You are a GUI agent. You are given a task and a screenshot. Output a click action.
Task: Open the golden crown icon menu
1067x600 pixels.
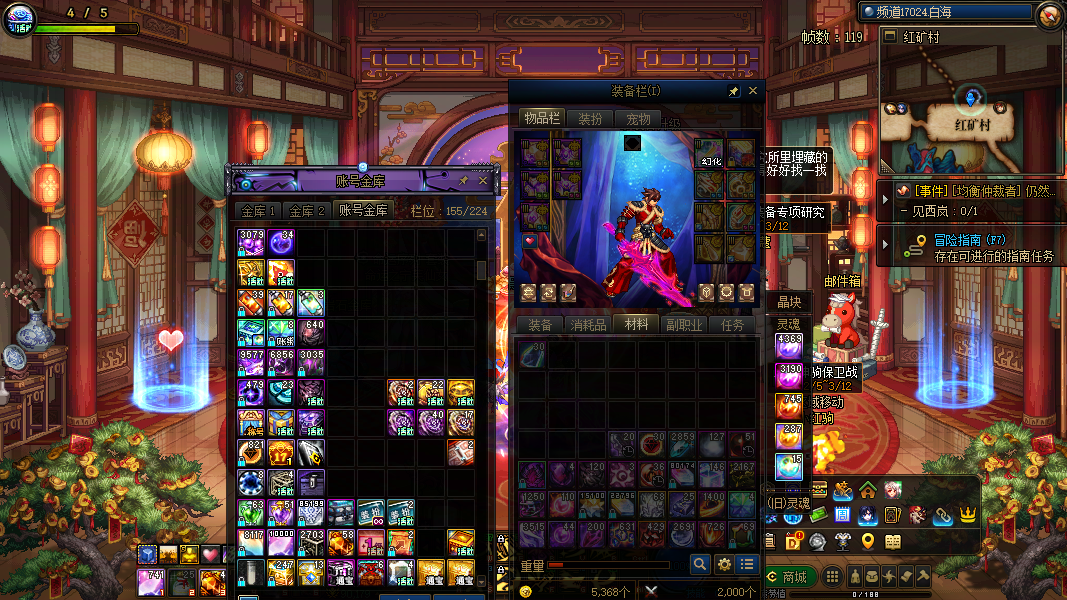967,515
